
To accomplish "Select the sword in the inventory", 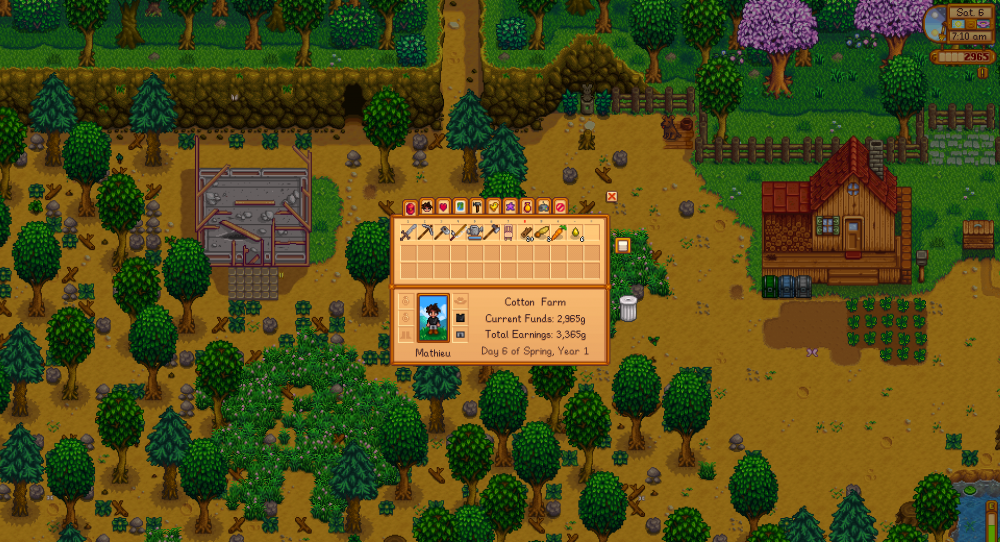I will pos(407,233).
